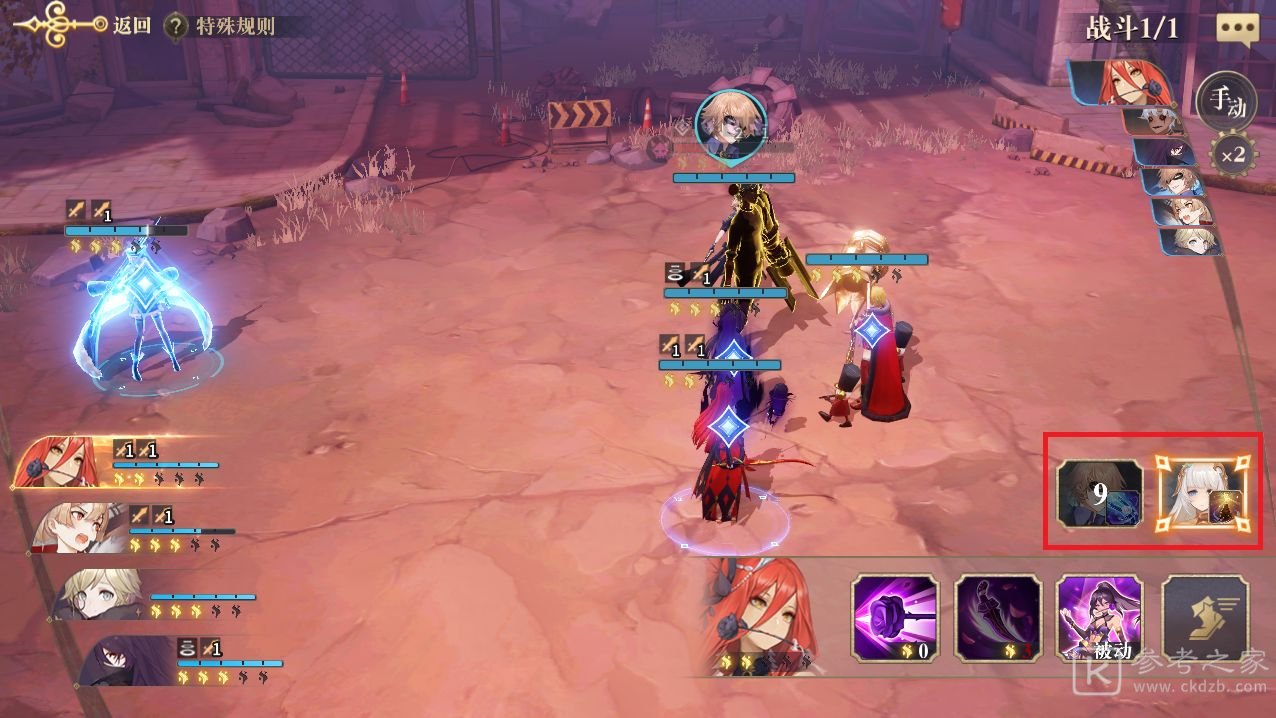Choose the shouting blonde girl party portrait
Screen dimensions: 1276x718
[x=80, y=528]
